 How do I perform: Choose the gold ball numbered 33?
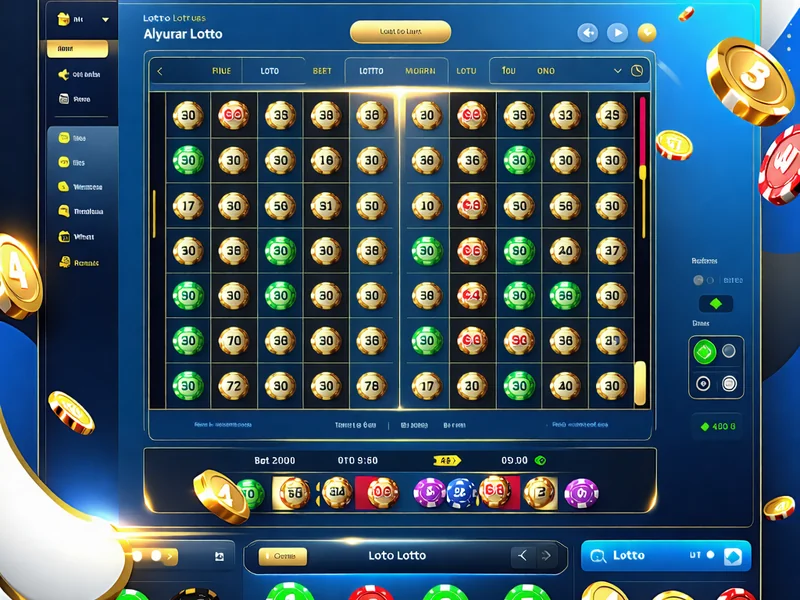(565, 115)
